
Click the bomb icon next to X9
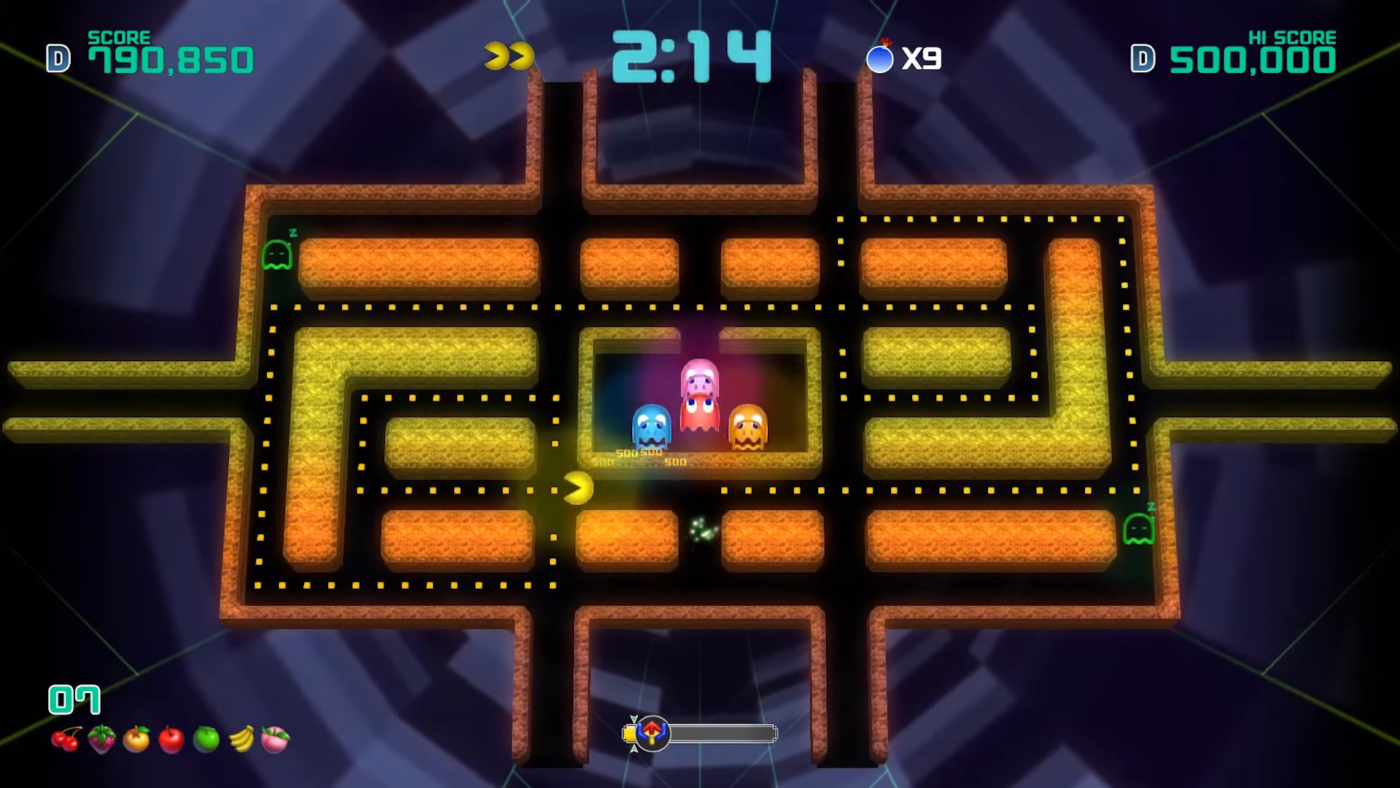[879, 58]
